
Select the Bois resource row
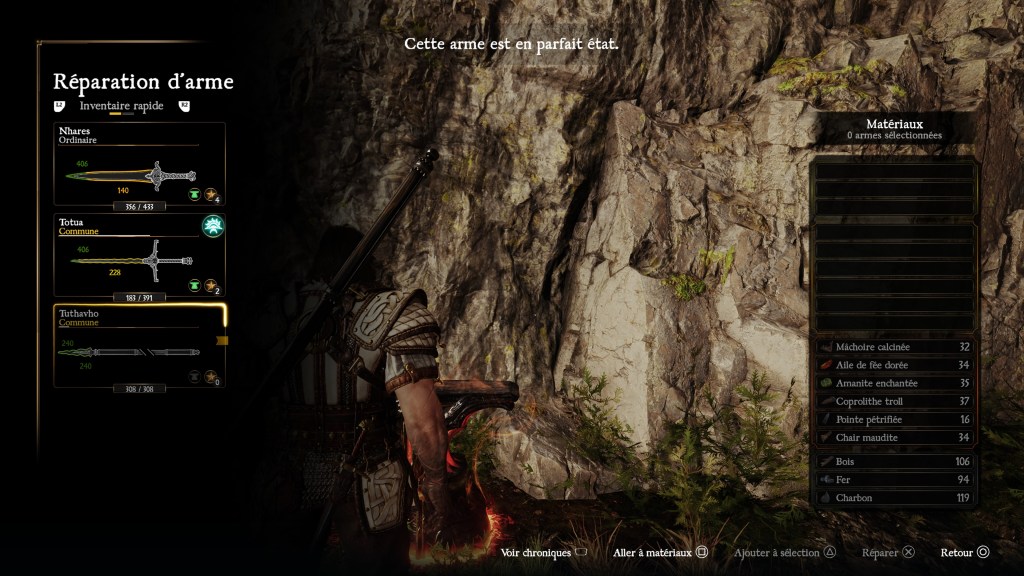click(895, 462)
